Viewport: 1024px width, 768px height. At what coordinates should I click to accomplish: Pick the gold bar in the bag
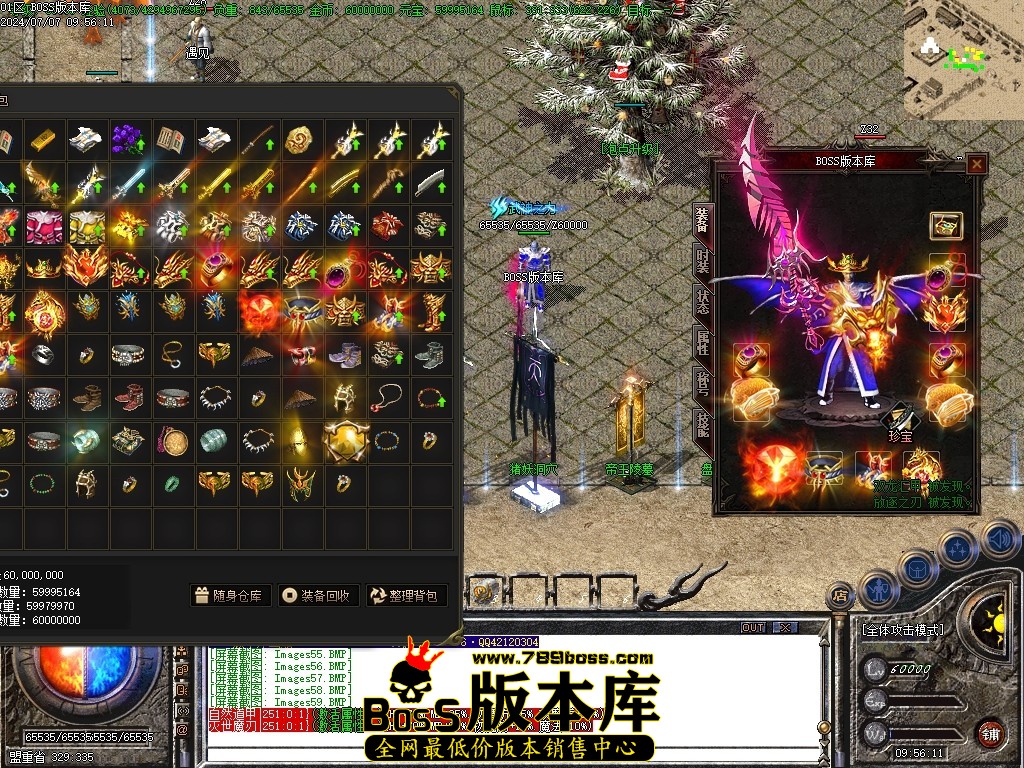44,138
